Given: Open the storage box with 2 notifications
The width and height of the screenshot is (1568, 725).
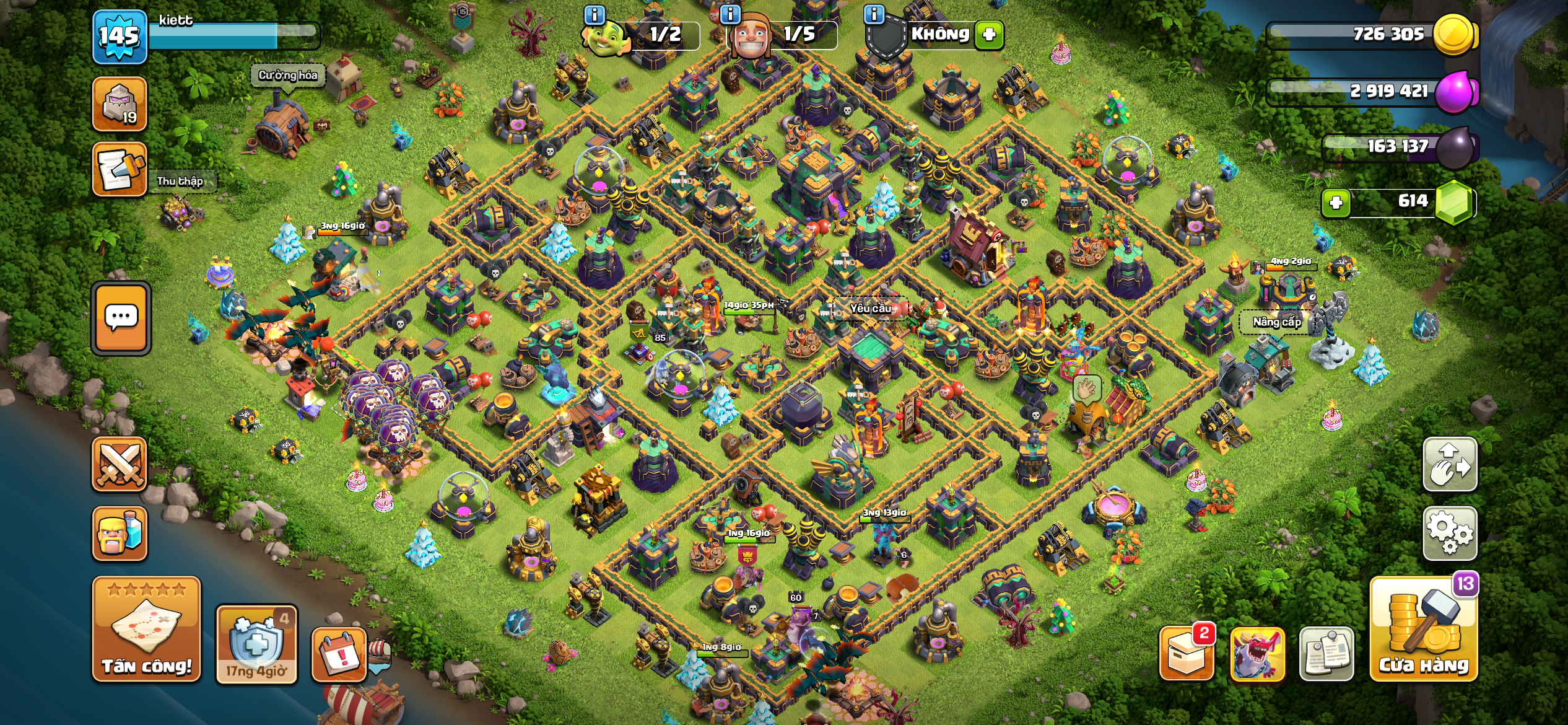Looking at the screenshot, I should [1186, 654].
